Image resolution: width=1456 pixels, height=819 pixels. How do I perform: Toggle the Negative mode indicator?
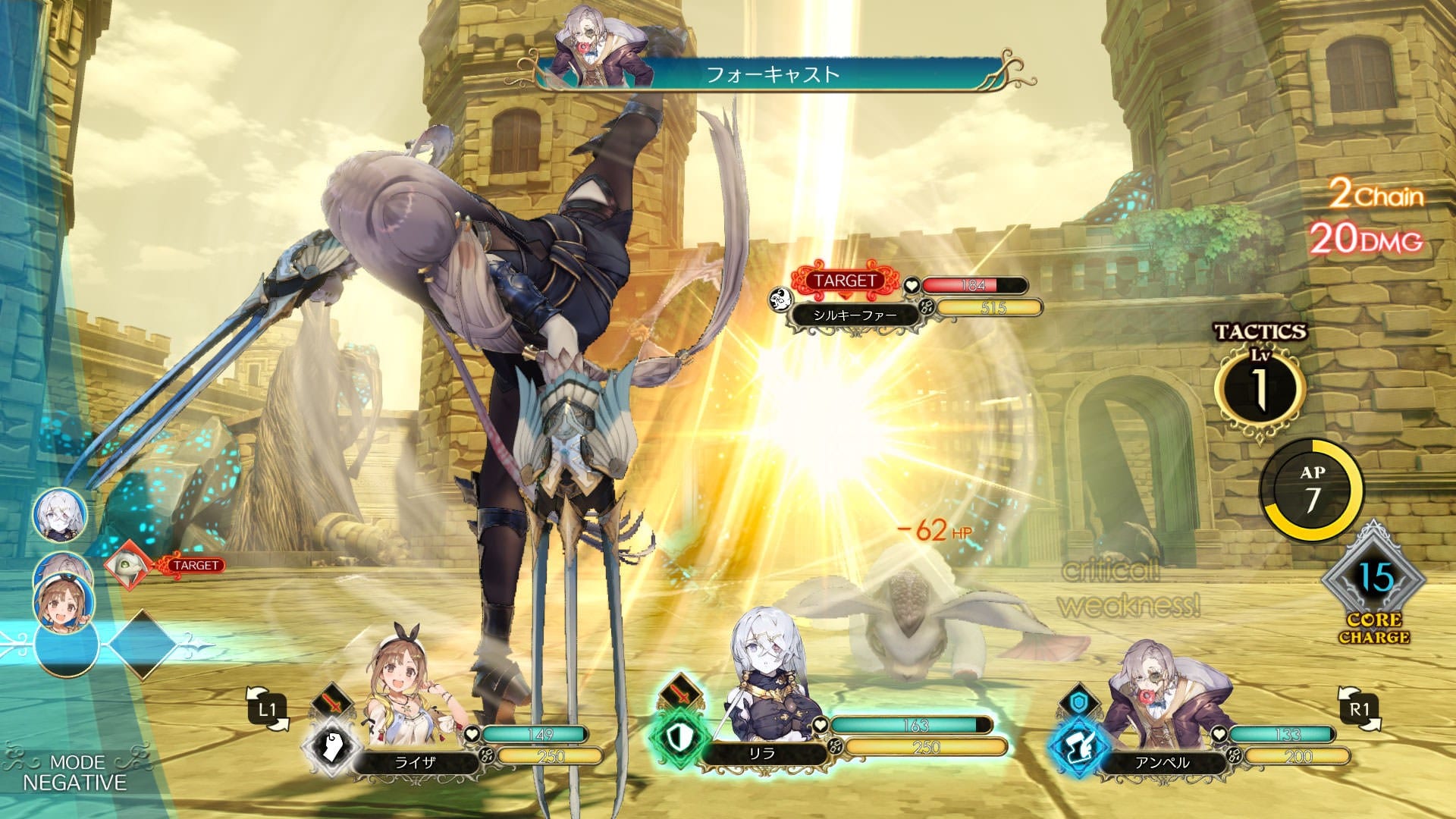point(74,773)
